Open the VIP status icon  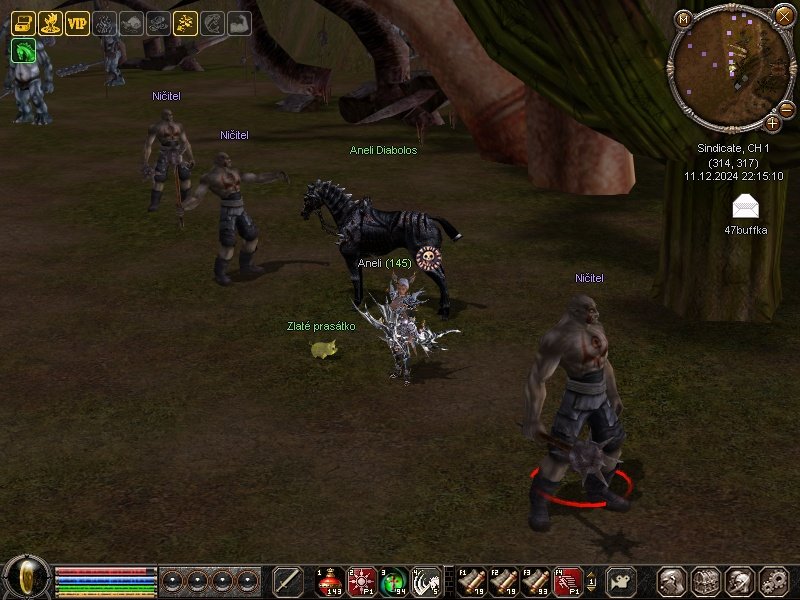coord(77,23)
